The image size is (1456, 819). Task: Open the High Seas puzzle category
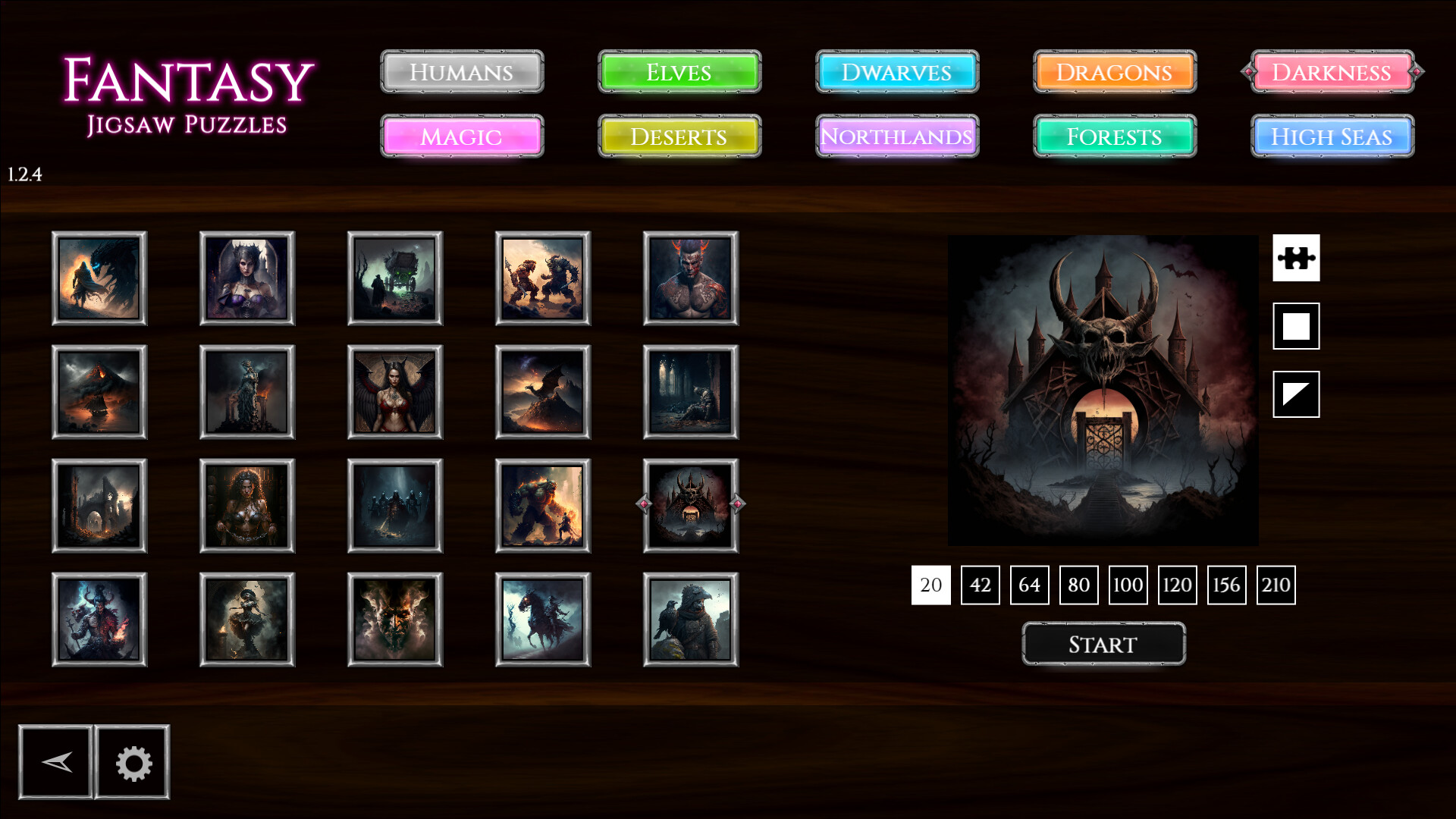pyautogui.click(x=1332, y=137)
